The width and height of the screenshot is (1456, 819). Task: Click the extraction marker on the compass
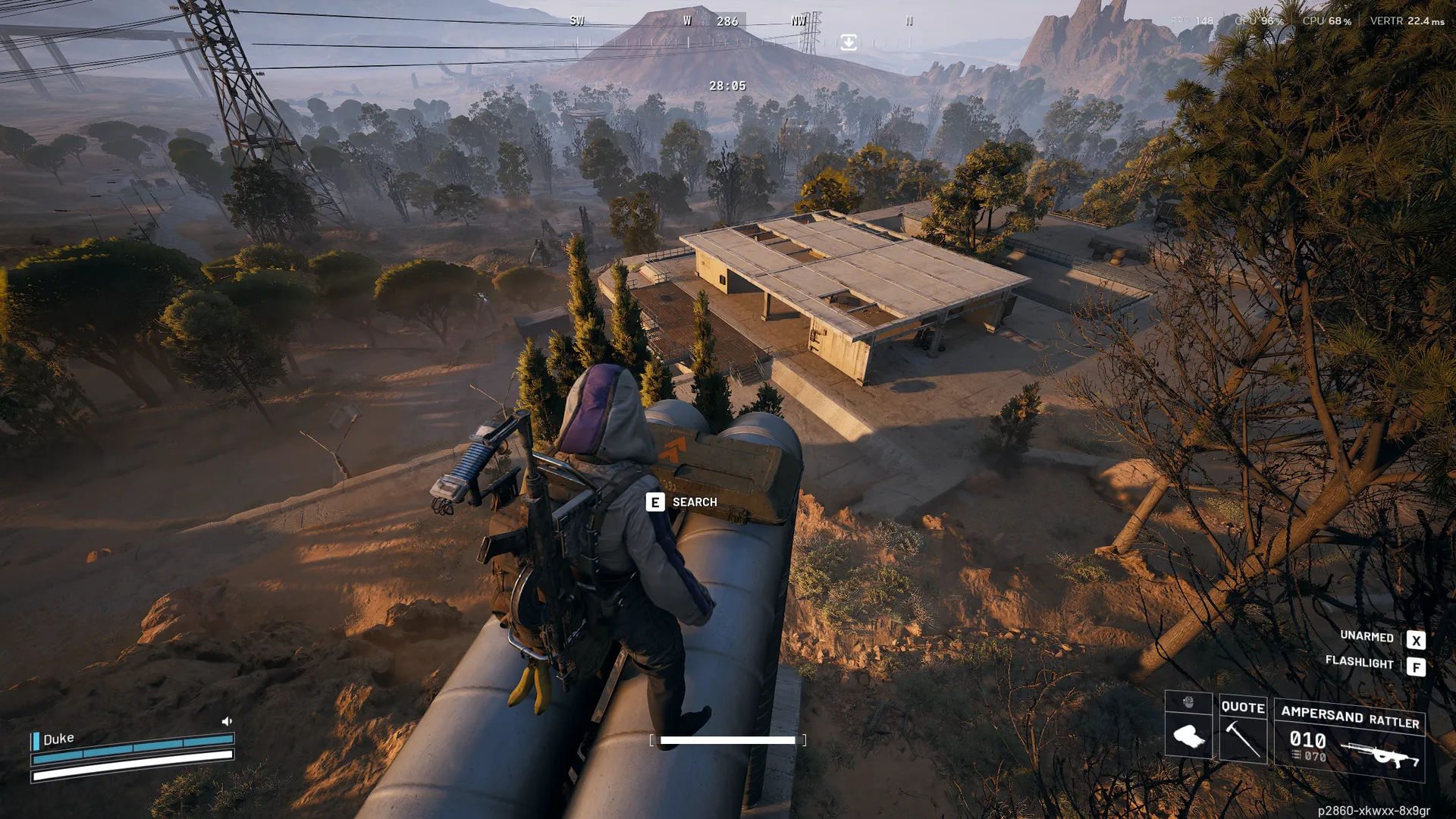[x=849, y=42]
